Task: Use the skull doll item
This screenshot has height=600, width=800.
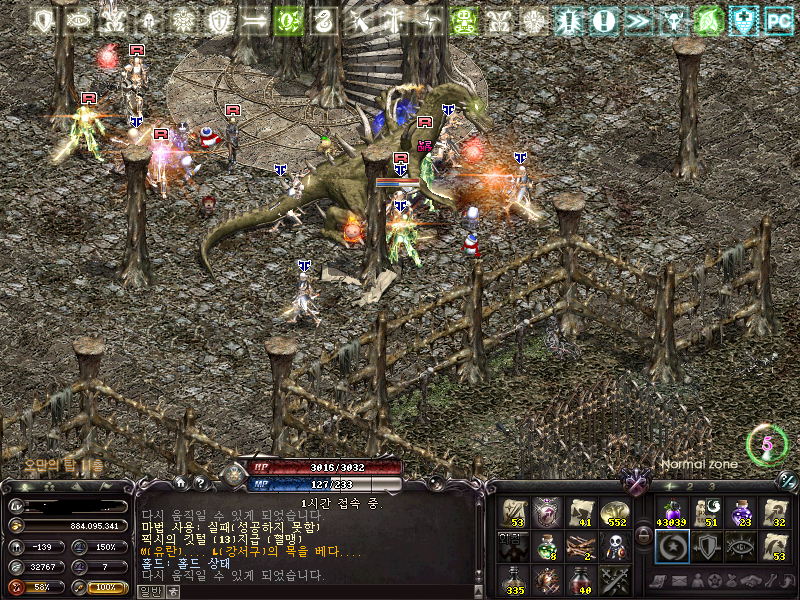Action: [x=613, y=546]
